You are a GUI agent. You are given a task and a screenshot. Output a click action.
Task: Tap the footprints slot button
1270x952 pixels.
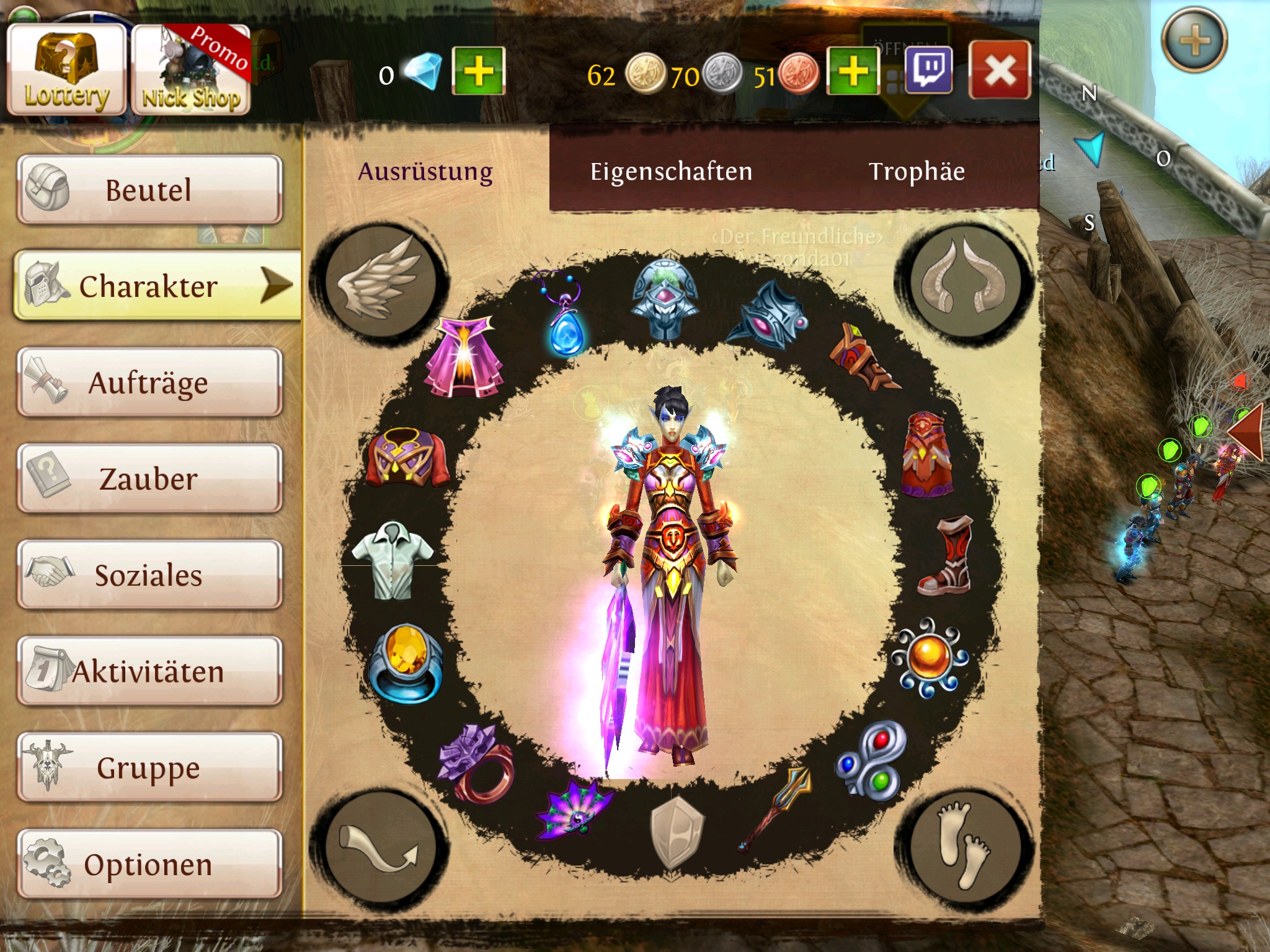click(963, 844)
